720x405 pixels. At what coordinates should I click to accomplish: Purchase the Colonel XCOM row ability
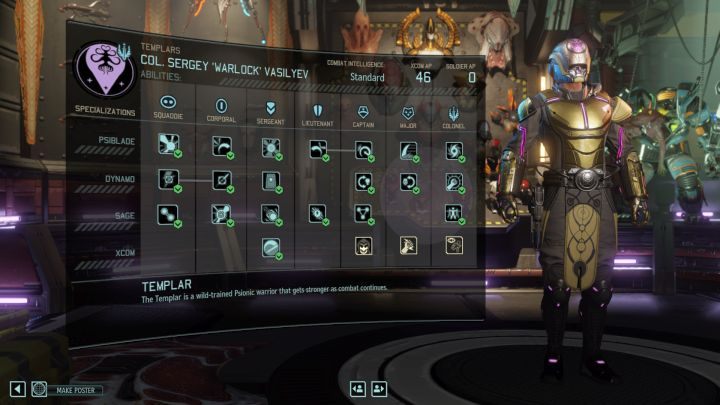click(453, 245)
